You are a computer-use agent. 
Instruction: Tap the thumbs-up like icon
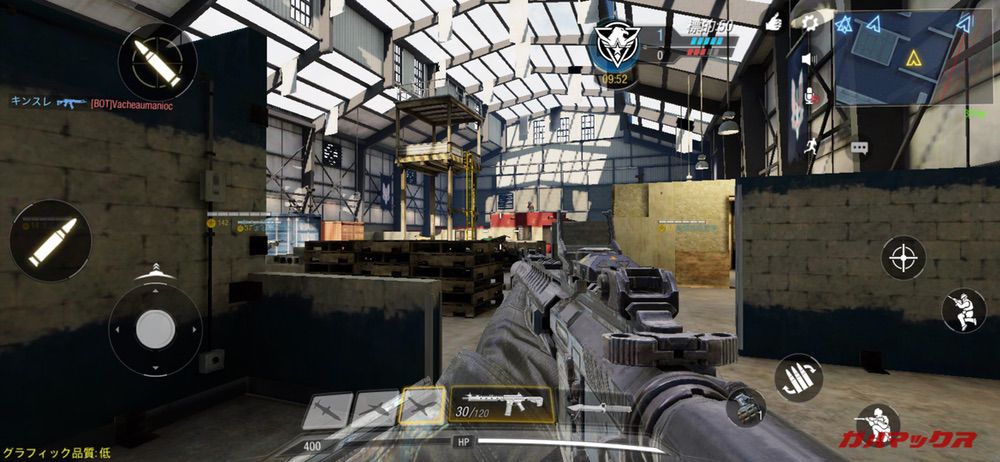(x=773, y=21)
